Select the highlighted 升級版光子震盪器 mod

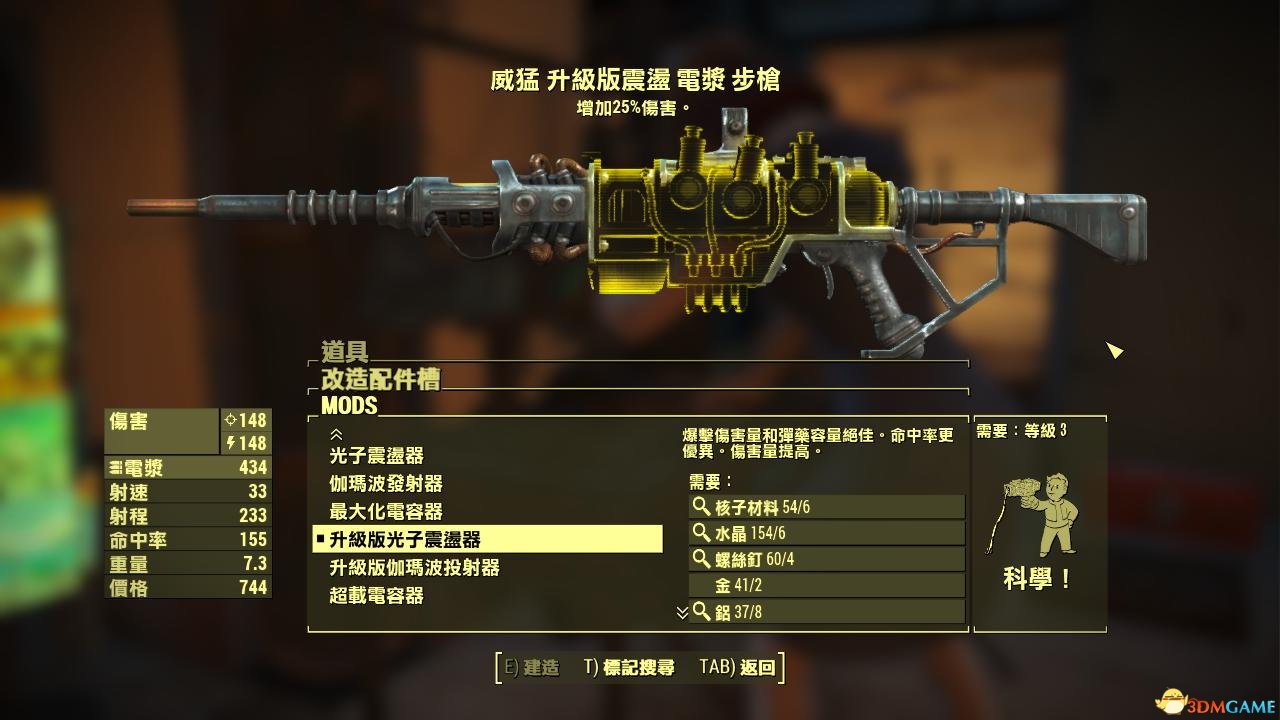(x=487, y=540)
